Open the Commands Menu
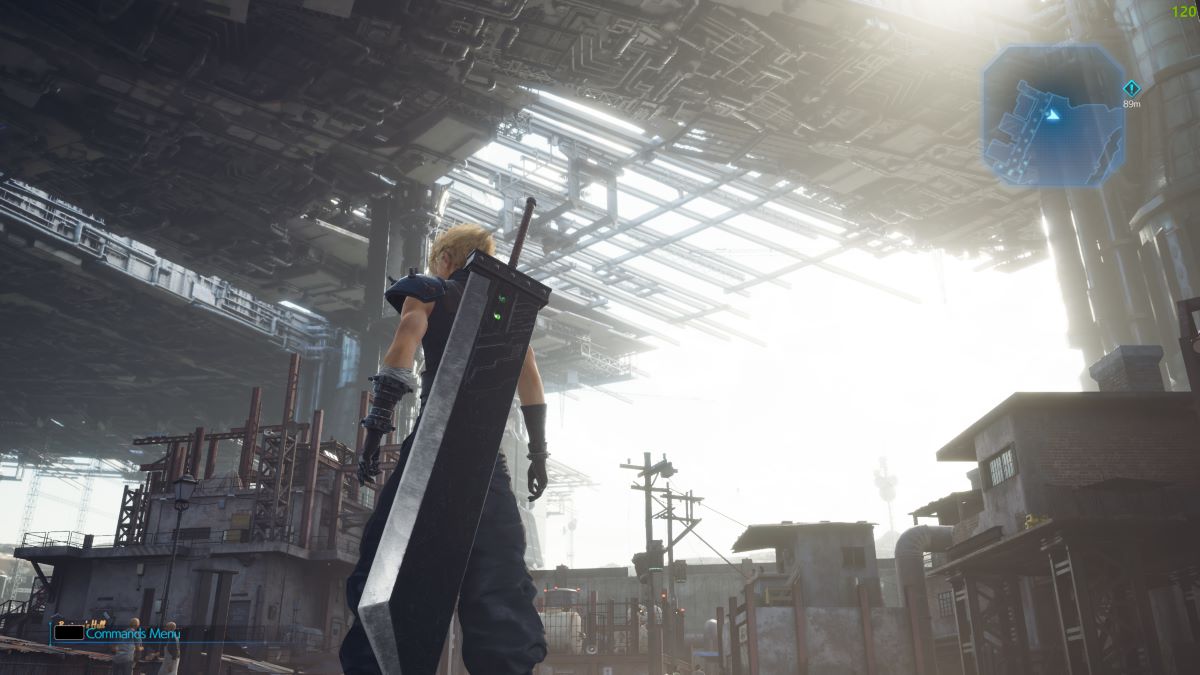This screenshot has height=675, width=1200. click(131, 633)
